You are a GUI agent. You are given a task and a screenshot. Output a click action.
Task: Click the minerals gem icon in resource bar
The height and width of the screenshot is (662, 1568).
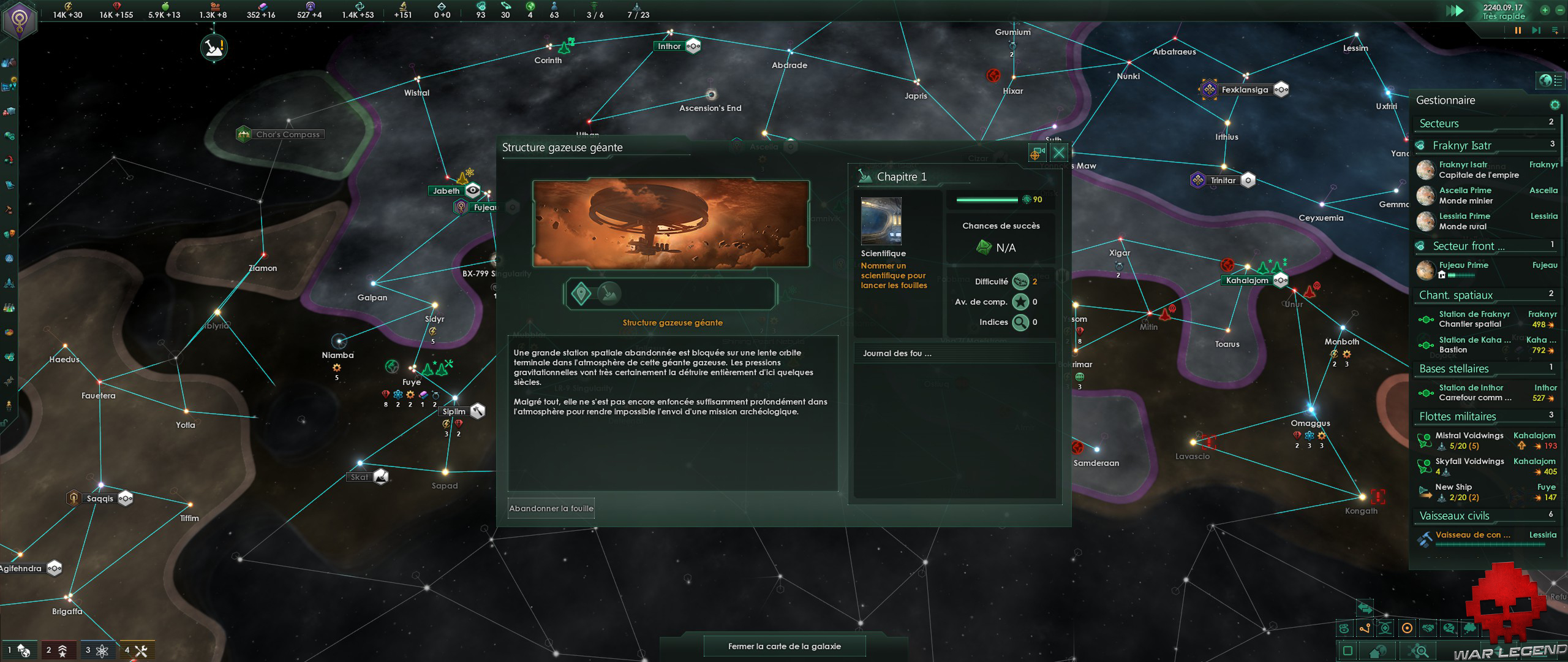[116, 7]
